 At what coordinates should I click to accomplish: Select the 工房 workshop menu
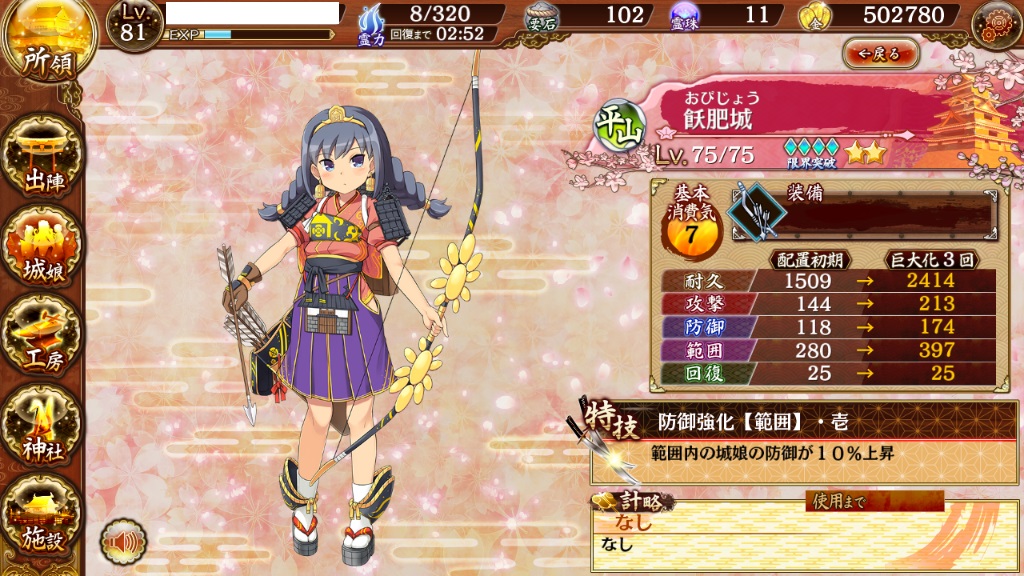[41, 340]
